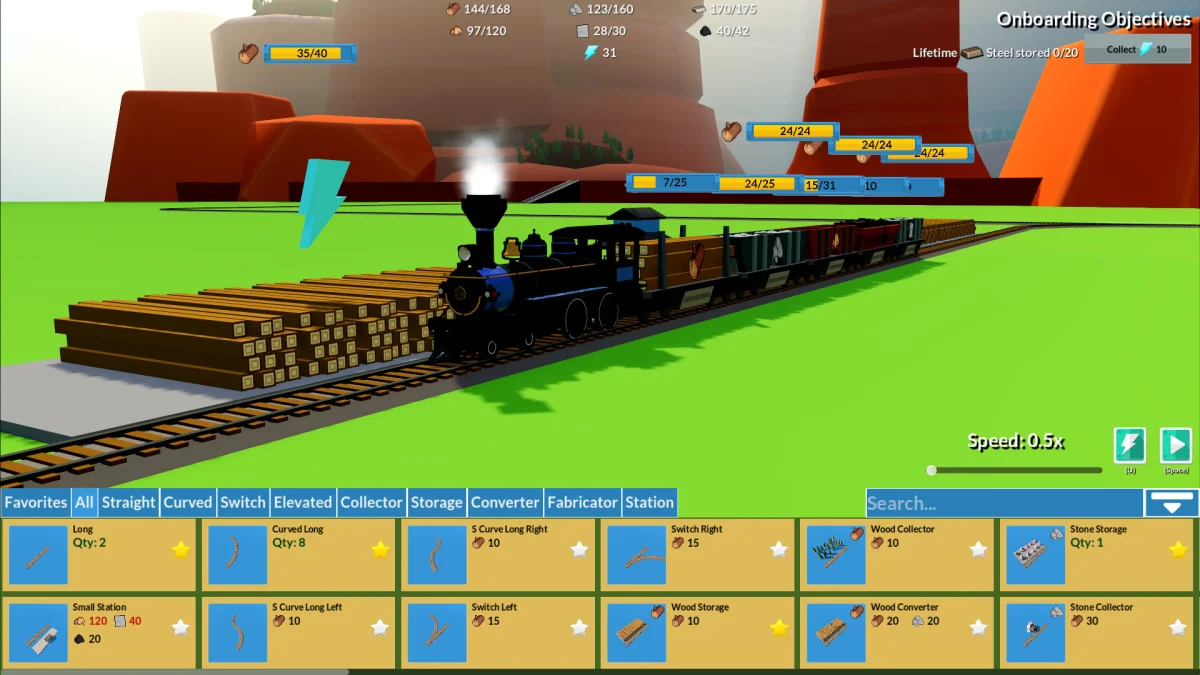1200x675 pixels.
Task: Open the Fabricator category tab
Action: click(582, 502)
